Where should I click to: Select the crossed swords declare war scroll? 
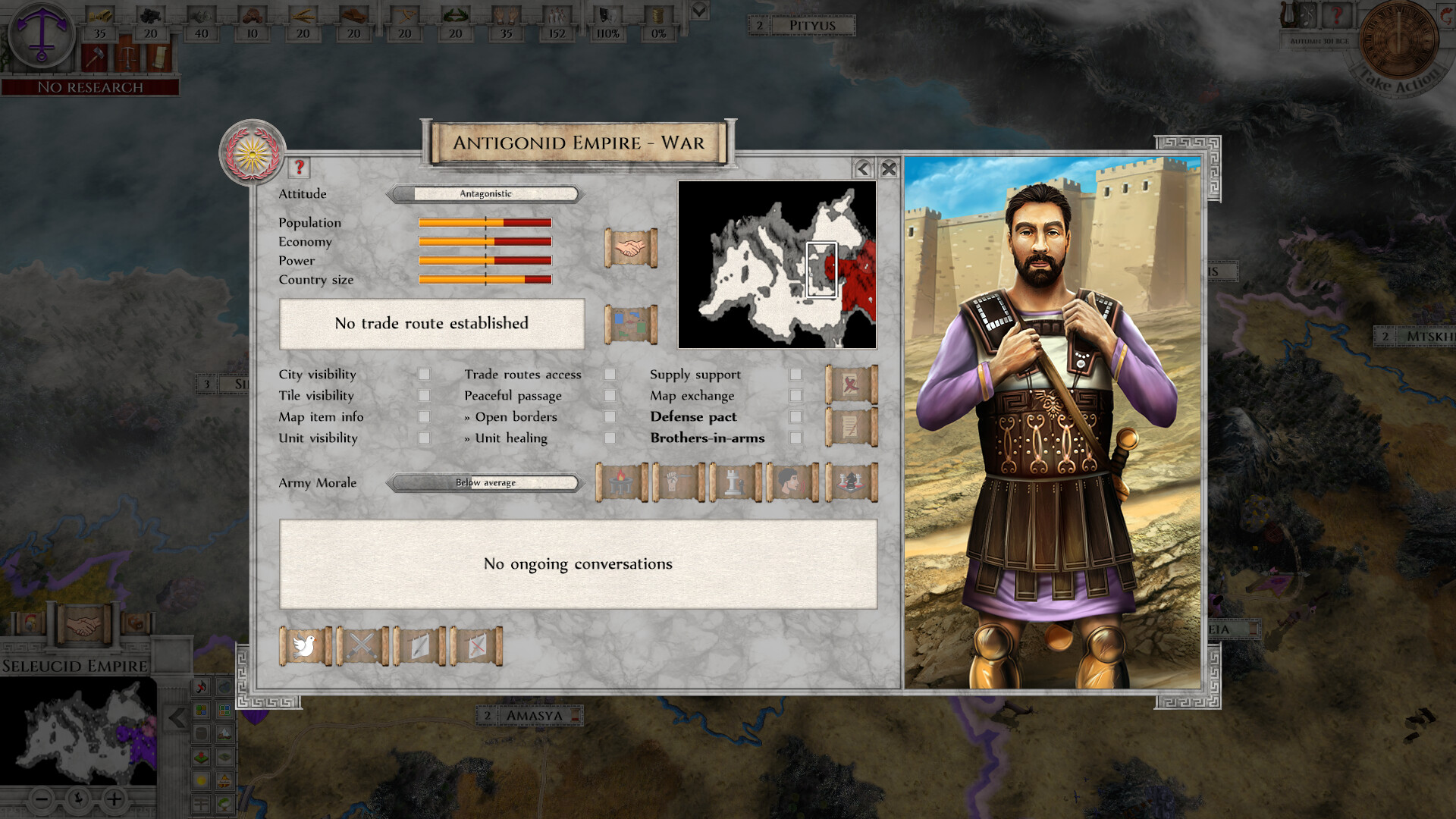362,646
